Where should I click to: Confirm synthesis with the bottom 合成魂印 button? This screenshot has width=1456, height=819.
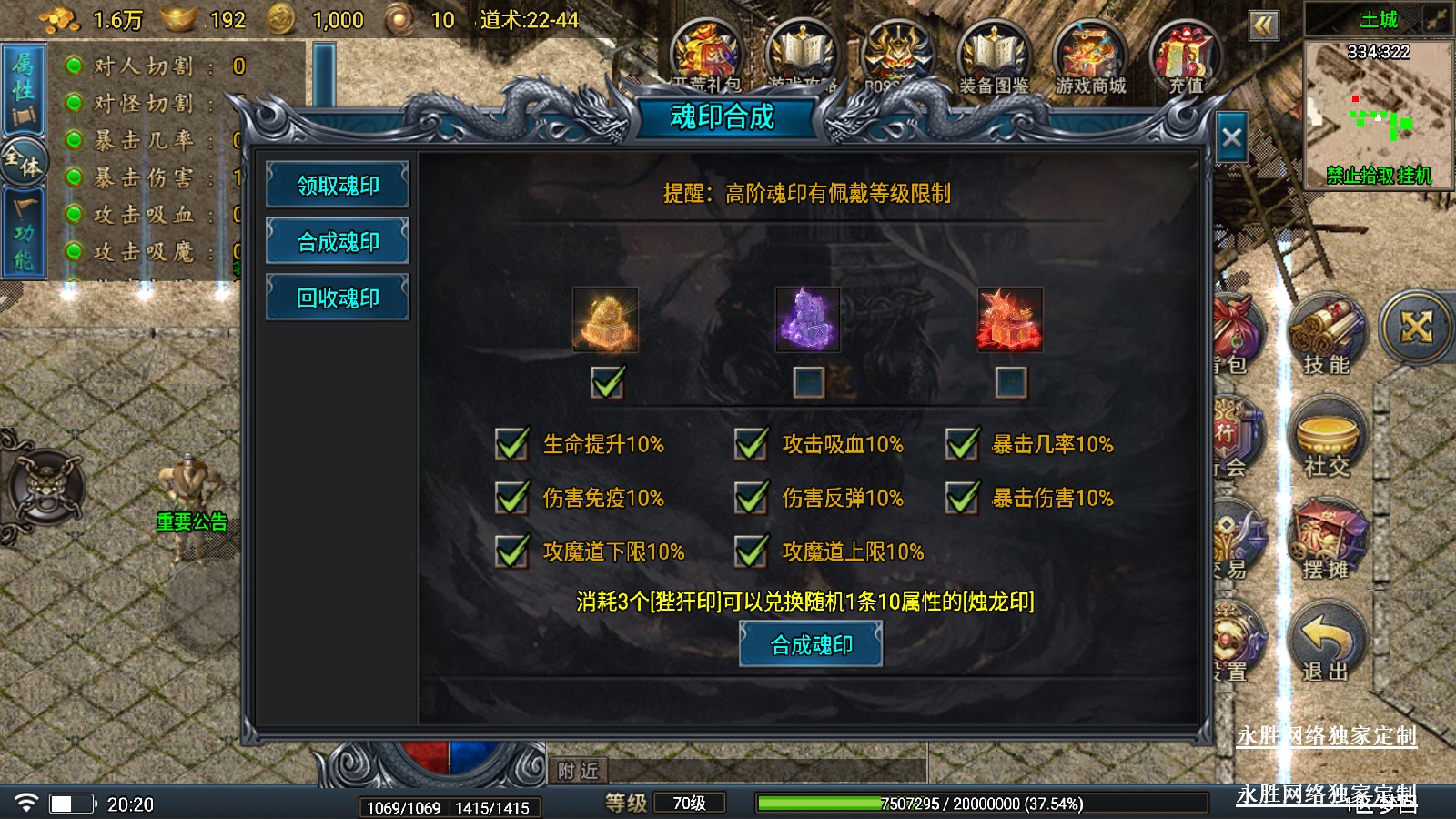[x=811, y=645]
